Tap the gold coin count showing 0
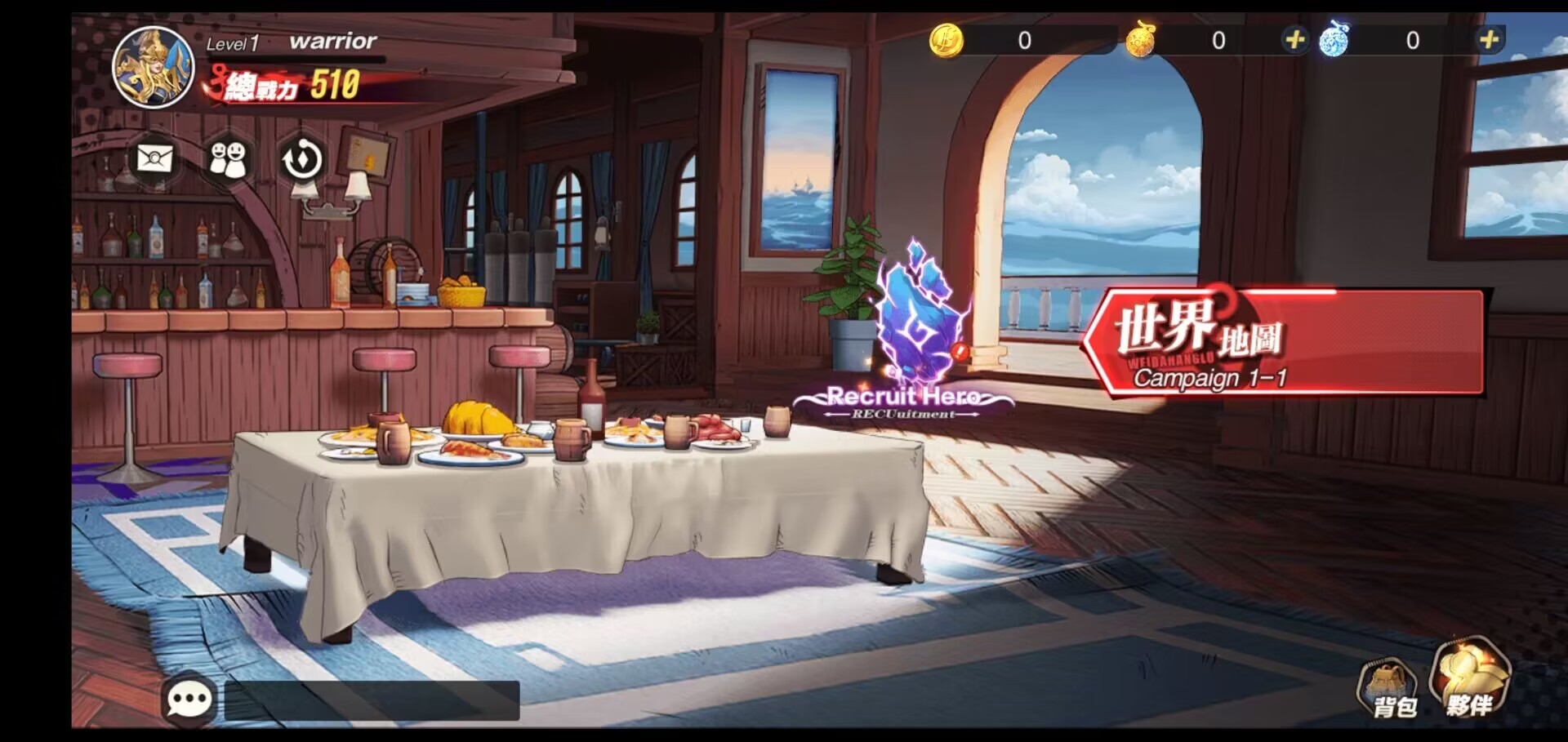The height and width of the screenshot is (742, 1568). click(1023, 39)
